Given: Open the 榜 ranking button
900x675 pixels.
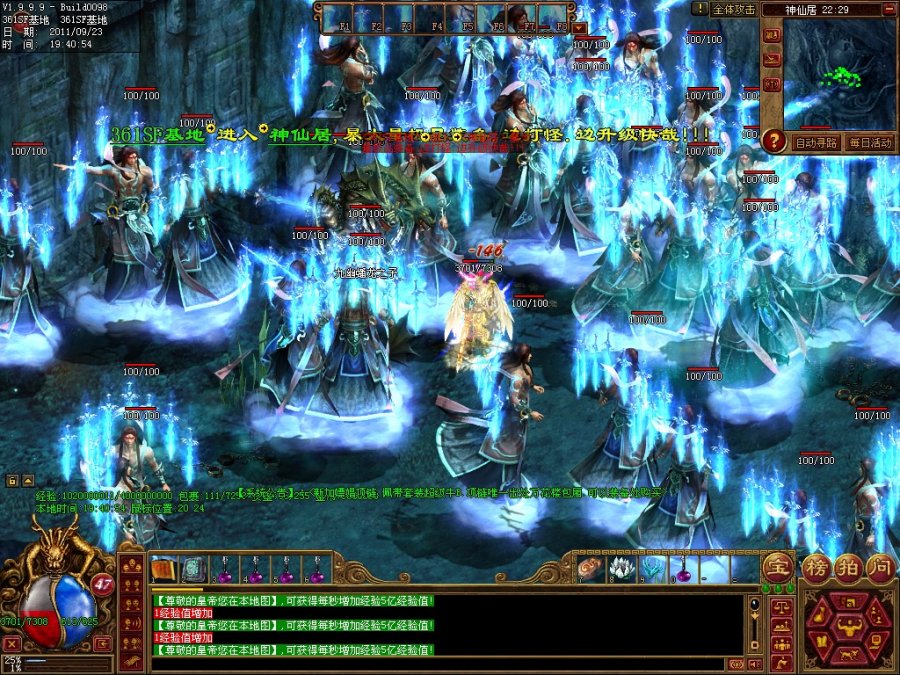Looking at the screenshot, I should click(817, 566).
